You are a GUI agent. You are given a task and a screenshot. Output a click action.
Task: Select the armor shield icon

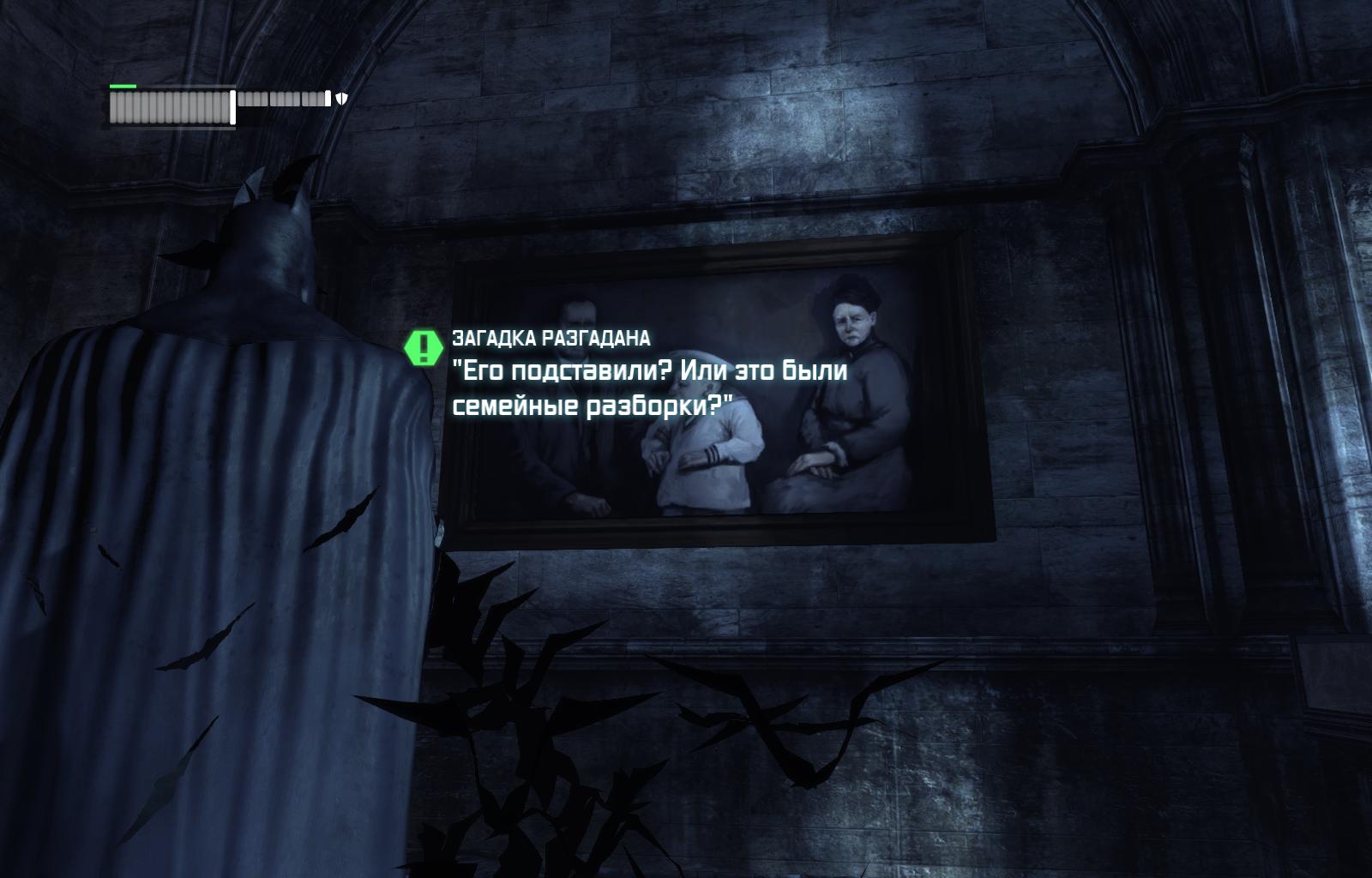coord(341,99)
